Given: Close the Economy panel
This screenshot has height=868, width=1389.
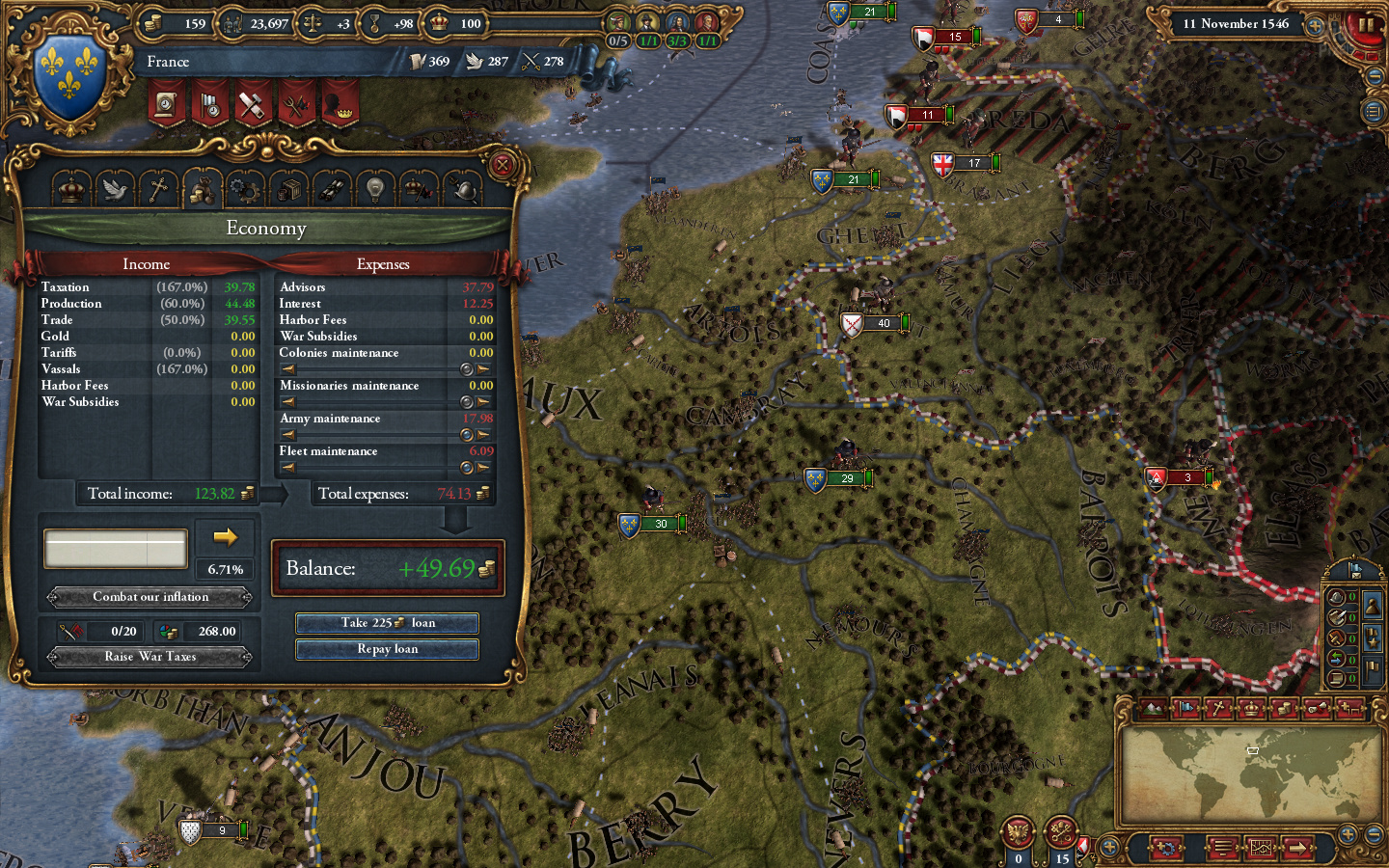Looking at the screenshot, I should pos(502,165).
